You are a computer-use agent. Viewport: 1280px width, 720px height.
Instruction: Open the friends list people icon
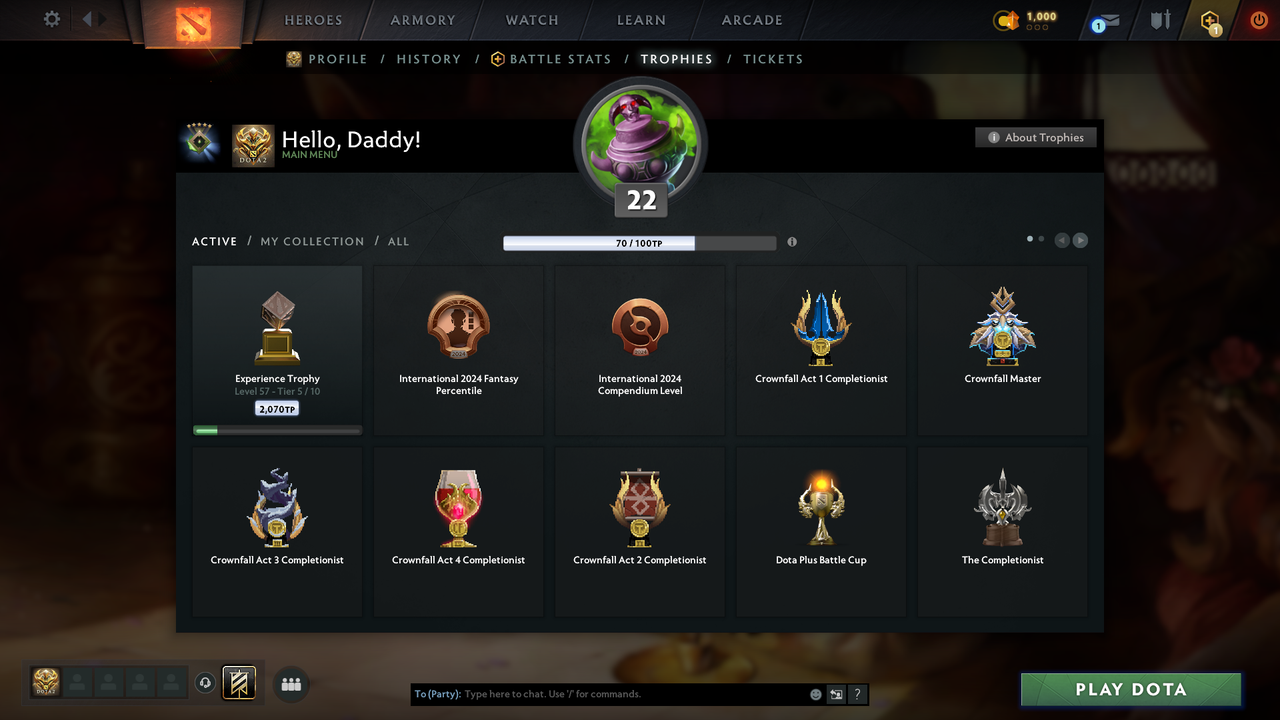(290, 684)
